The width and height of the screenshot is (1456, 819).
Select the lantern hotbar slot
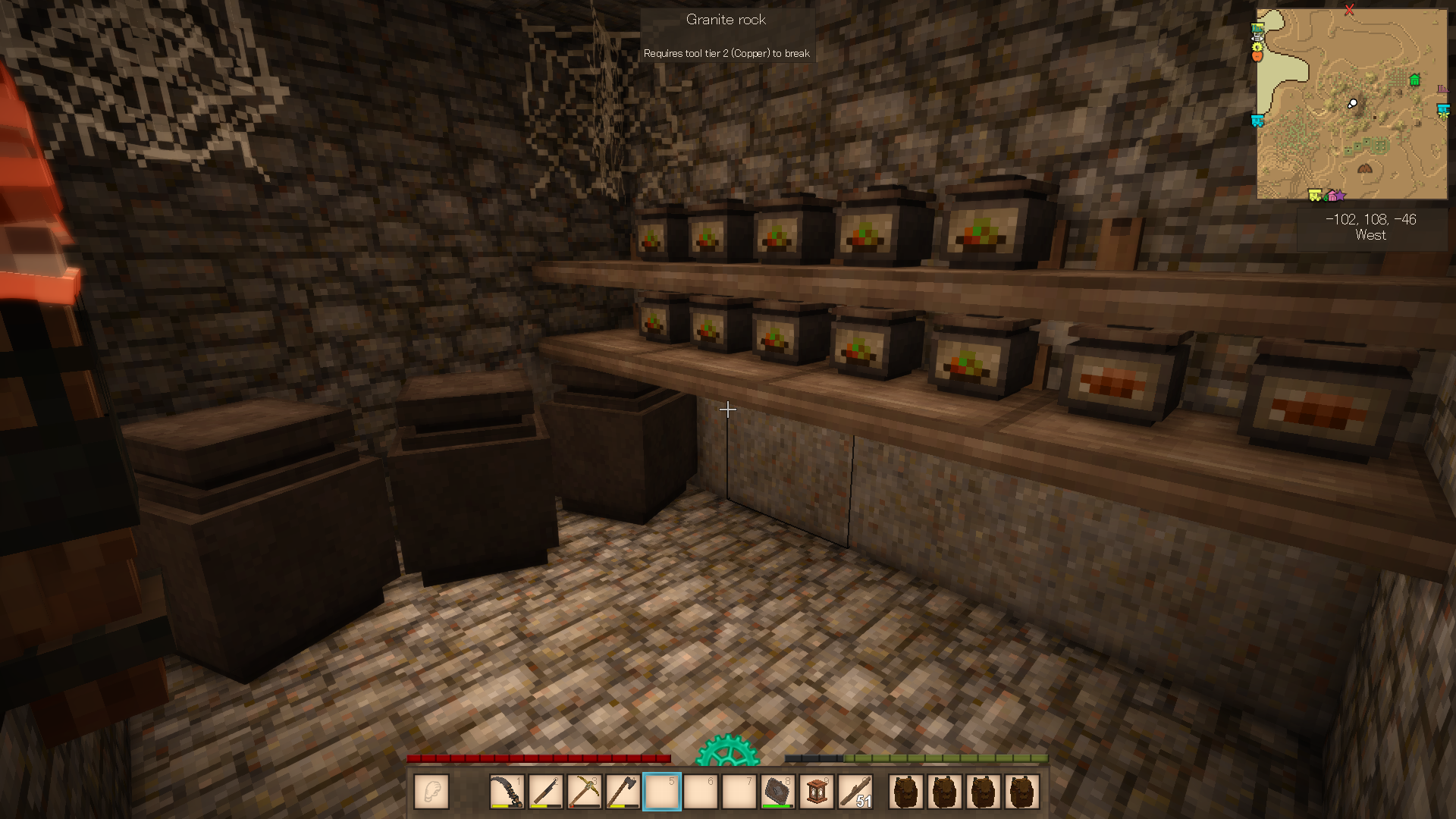click(x=817, y=792)
